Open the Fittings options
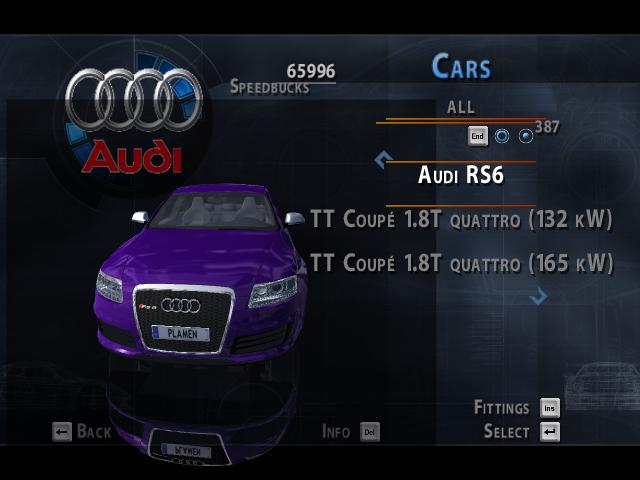 (x=516, y=408)
